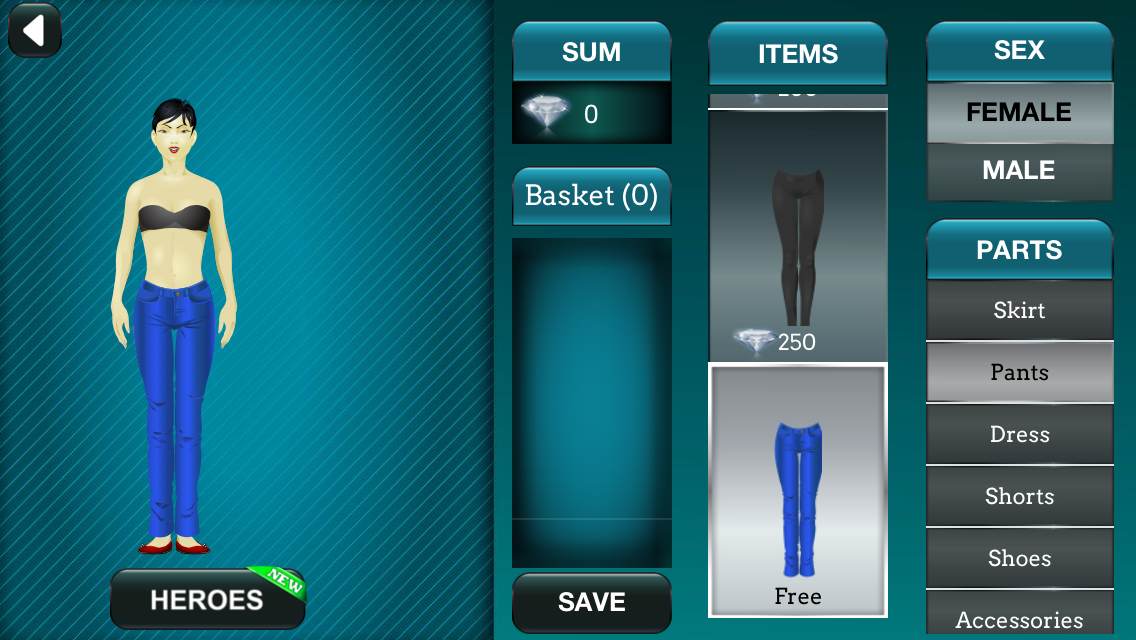Open the Accessories category
This screenshot has height=640, width=1136.
click(x=1019, y=616)
